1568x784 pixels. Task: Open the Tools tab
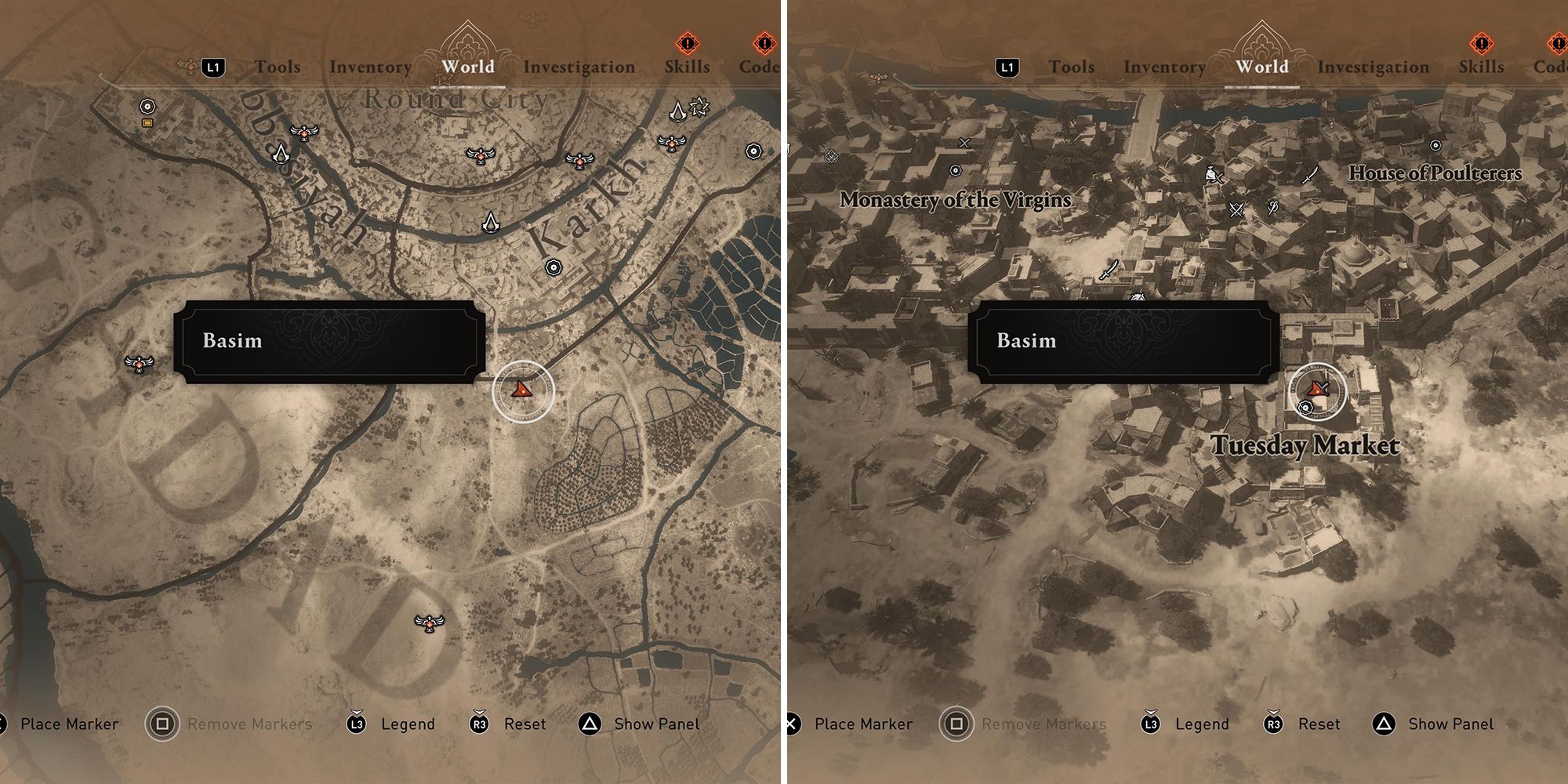[x=278, y=67]
